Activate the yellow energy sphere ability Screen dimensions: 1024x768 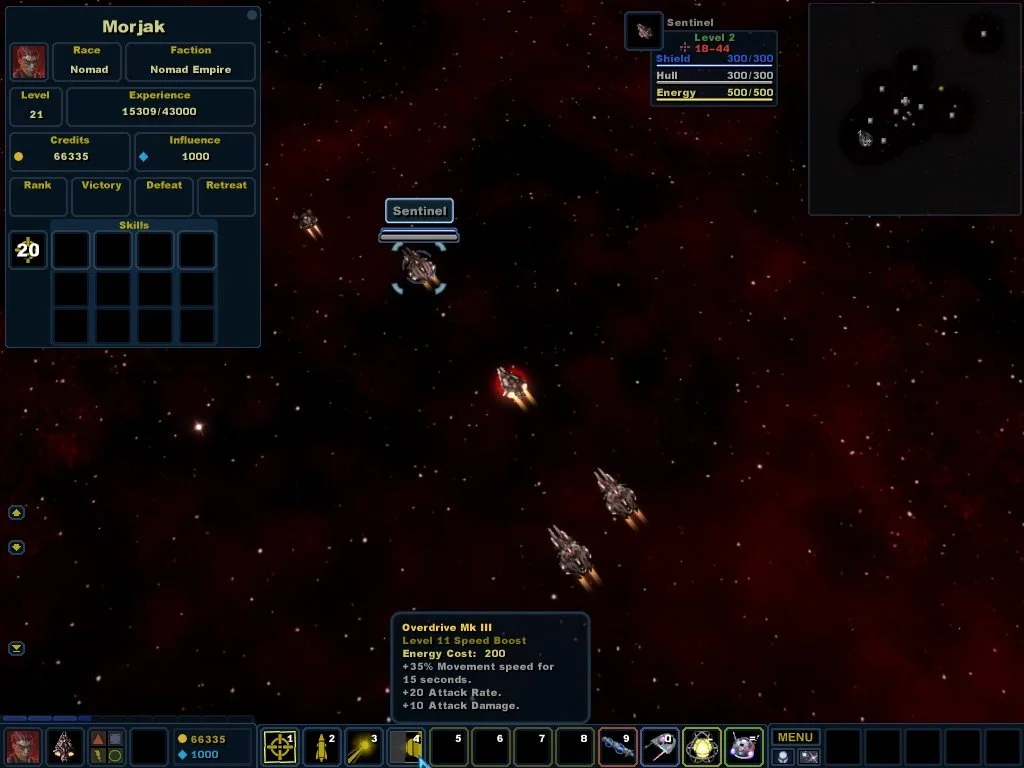(x=702, y=747)
